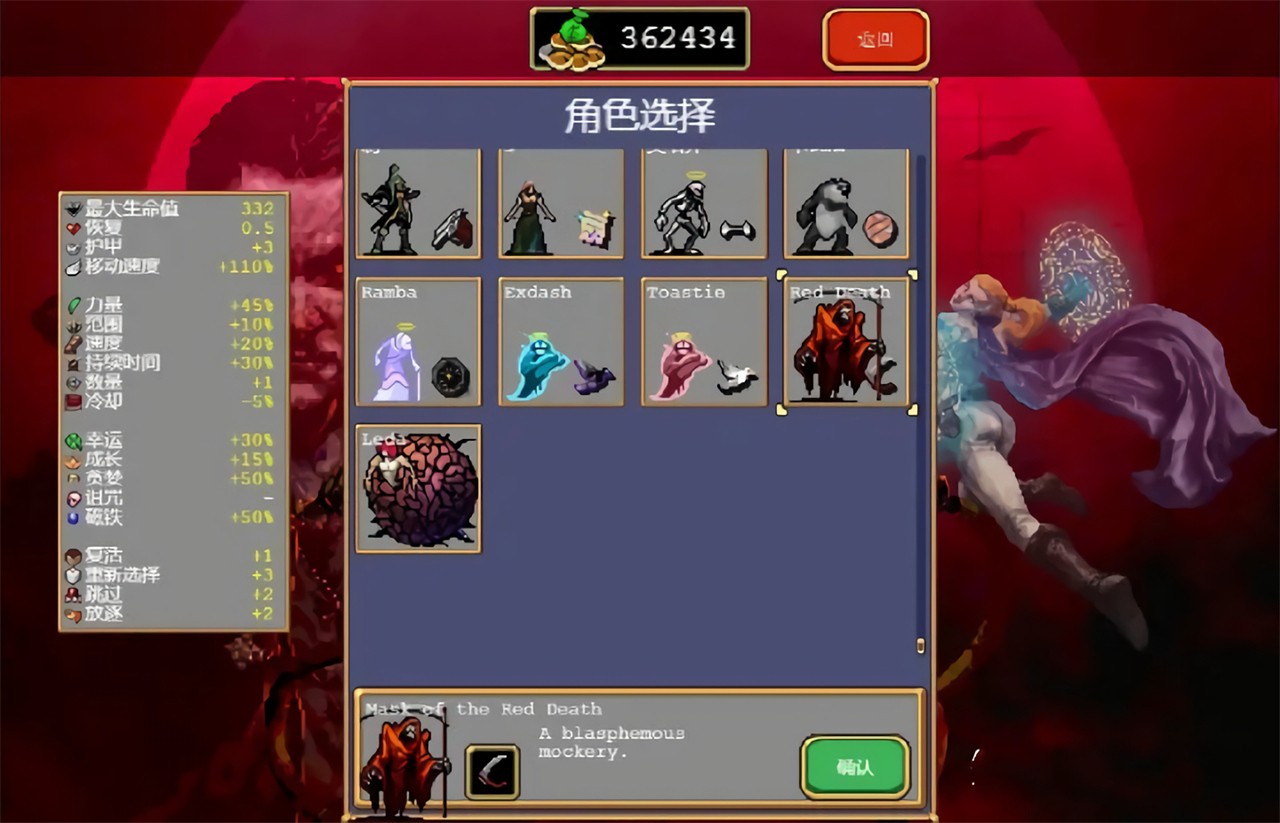Click the character list scrollbar
The width and height of the screenshot is (1280, 823).
pyautogui.click(x=921, y=400)
